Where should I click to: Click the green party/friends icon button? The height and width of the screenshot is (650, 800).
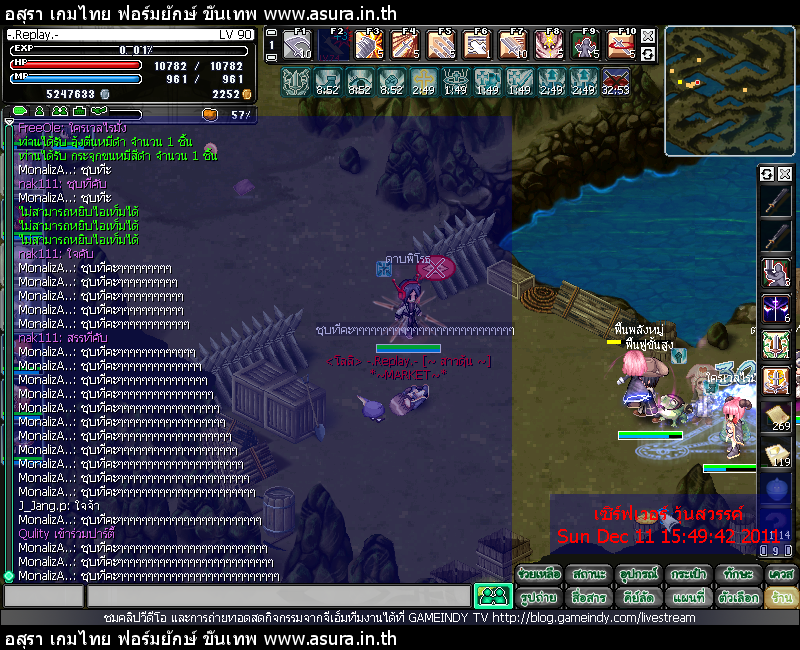[492, 596]
